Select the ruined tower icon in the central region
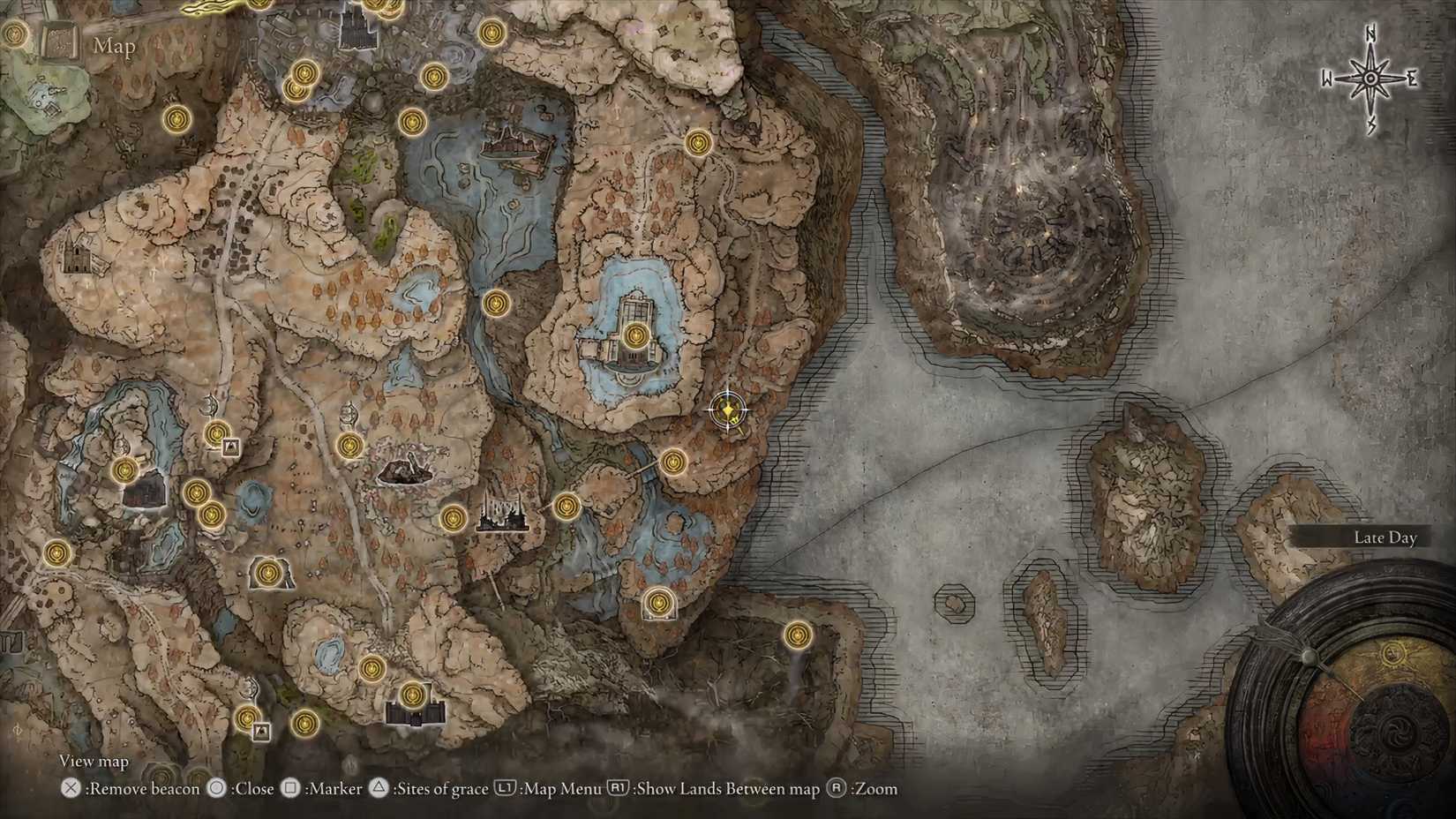 (x=406, y=470)
